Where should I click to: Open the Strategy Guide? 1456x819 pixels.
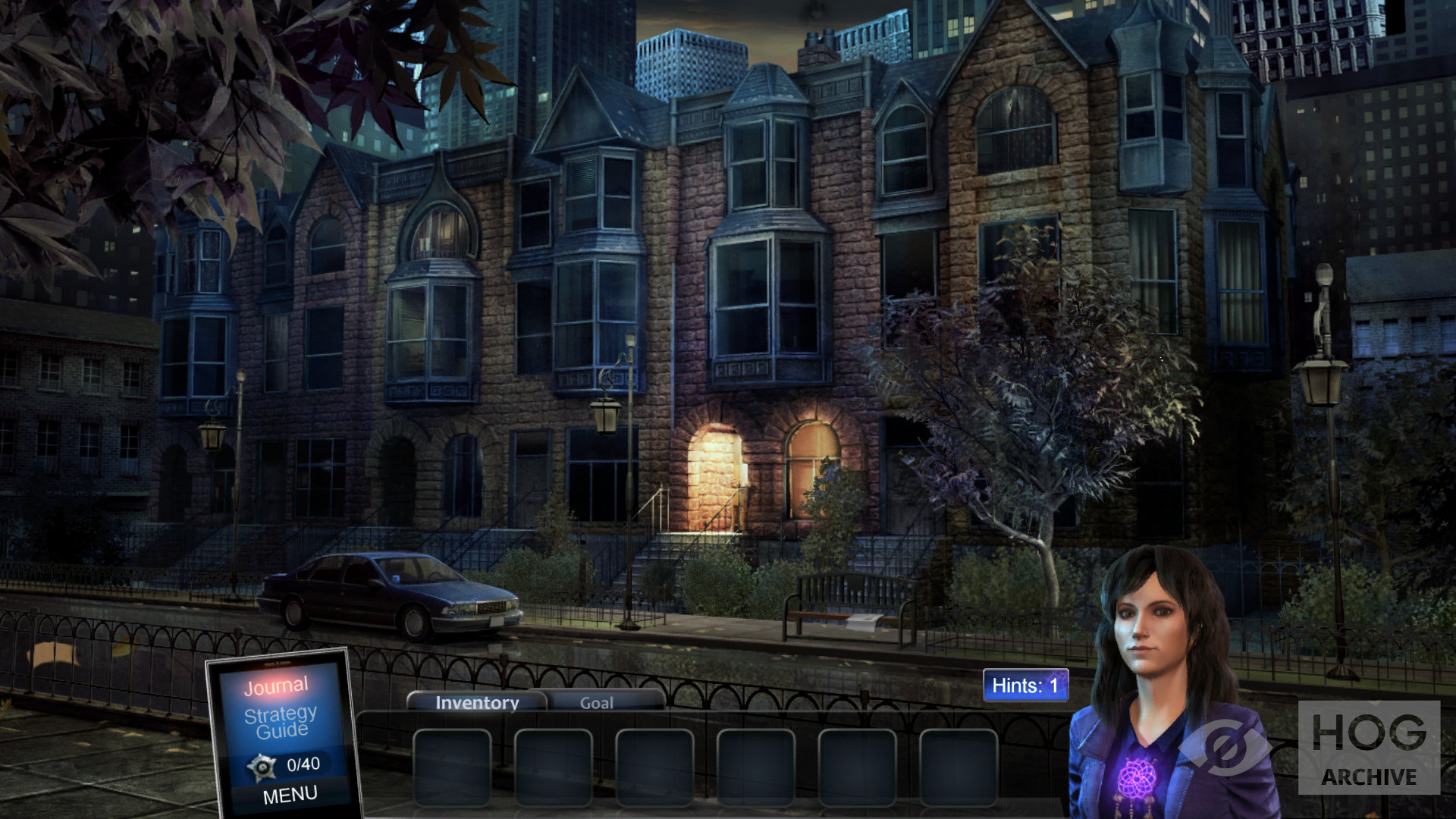coord(281,722)
